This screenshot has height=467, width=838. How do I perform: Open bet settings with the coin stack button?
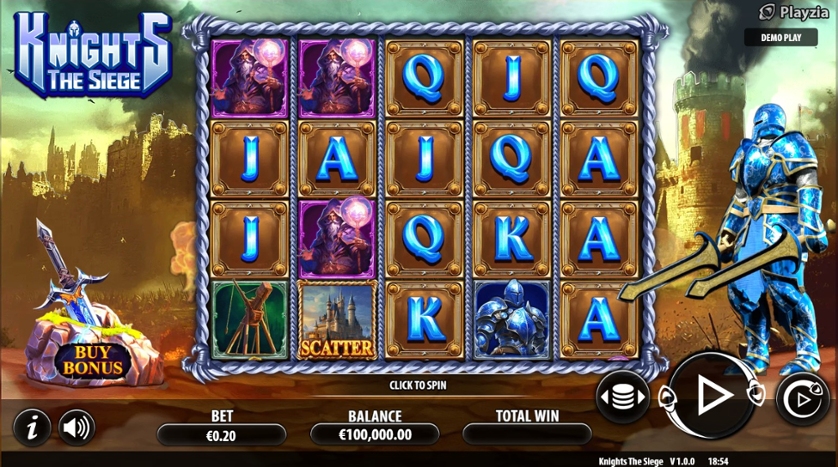pyautogui.click(x=622, y=398)
